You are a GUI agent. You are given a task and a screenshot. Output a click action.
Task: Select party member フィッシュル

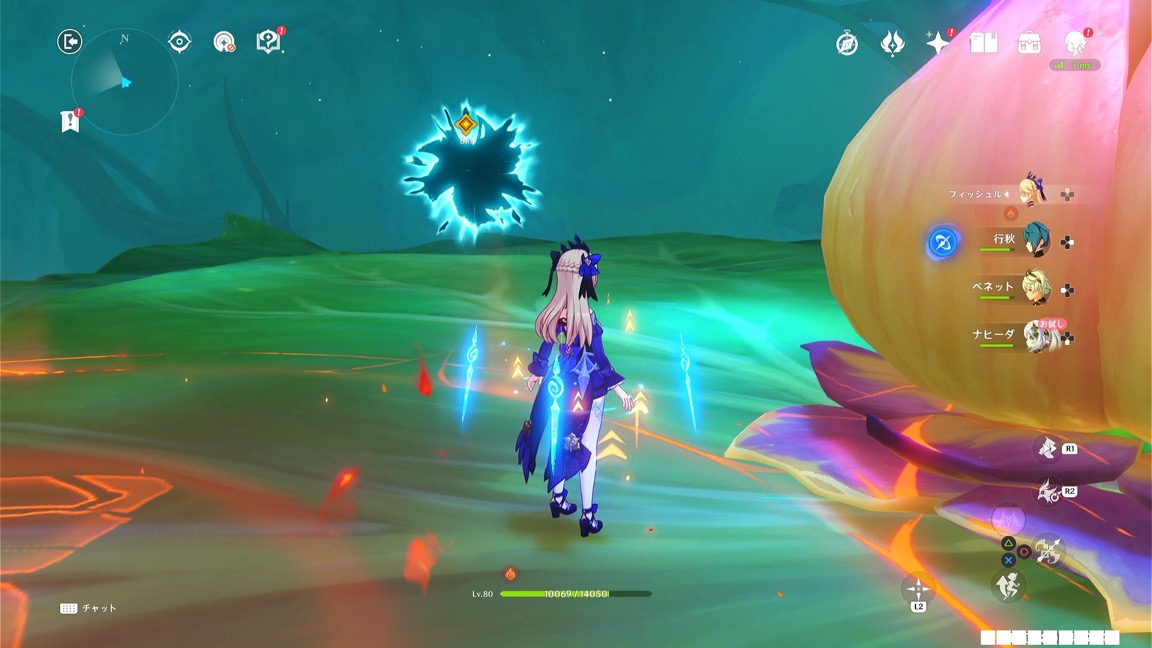pos(1030,193)
